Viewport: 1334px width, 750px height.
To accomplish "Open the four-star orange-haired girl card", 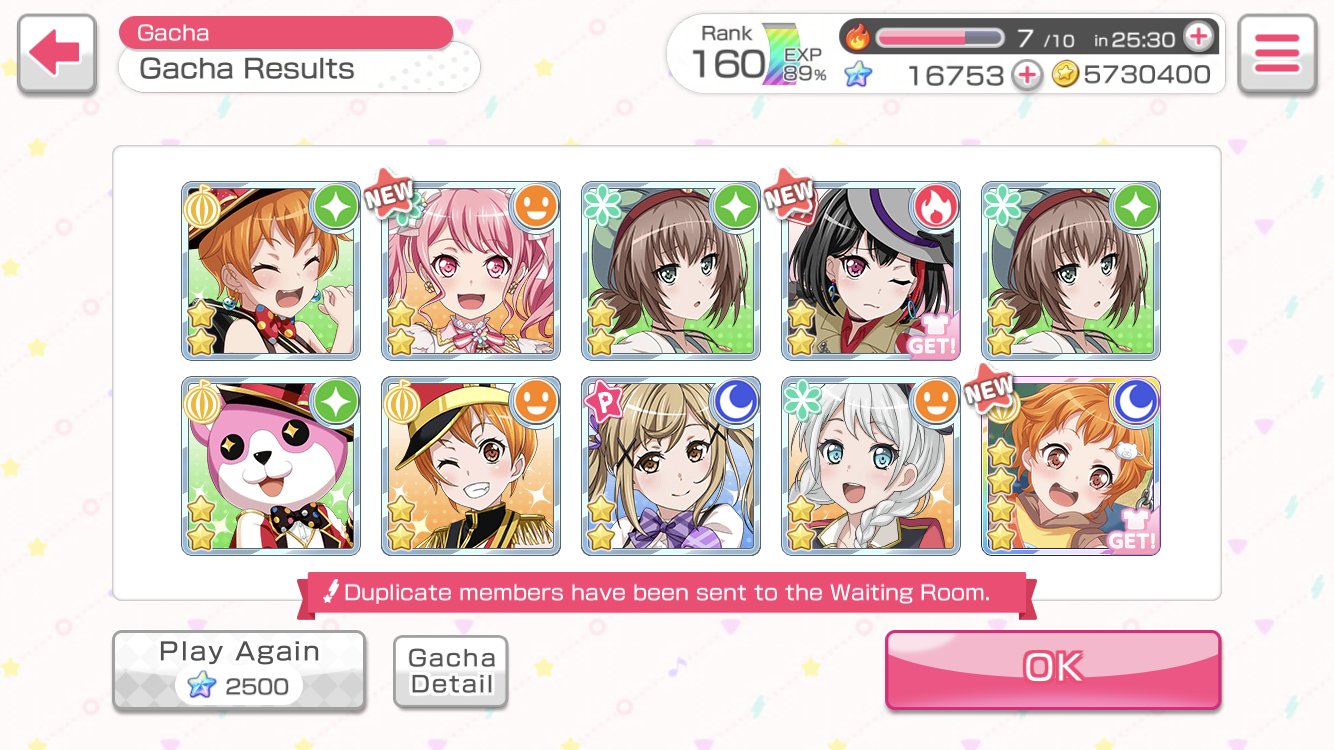I will [x=1070, y=465].
